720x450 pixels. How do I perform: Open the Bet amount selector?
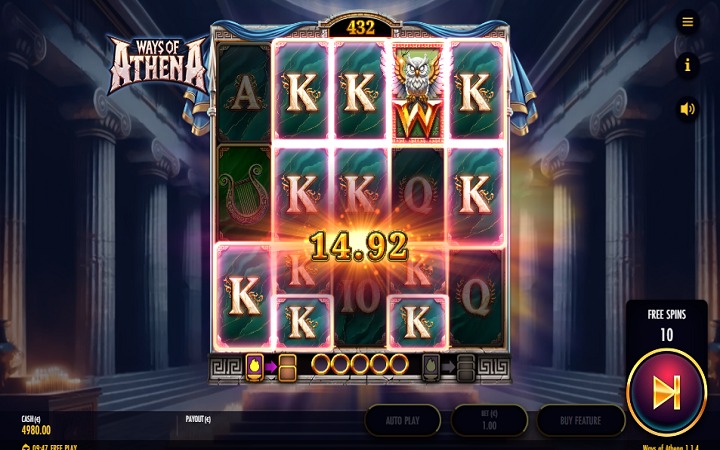coord(490,420)
